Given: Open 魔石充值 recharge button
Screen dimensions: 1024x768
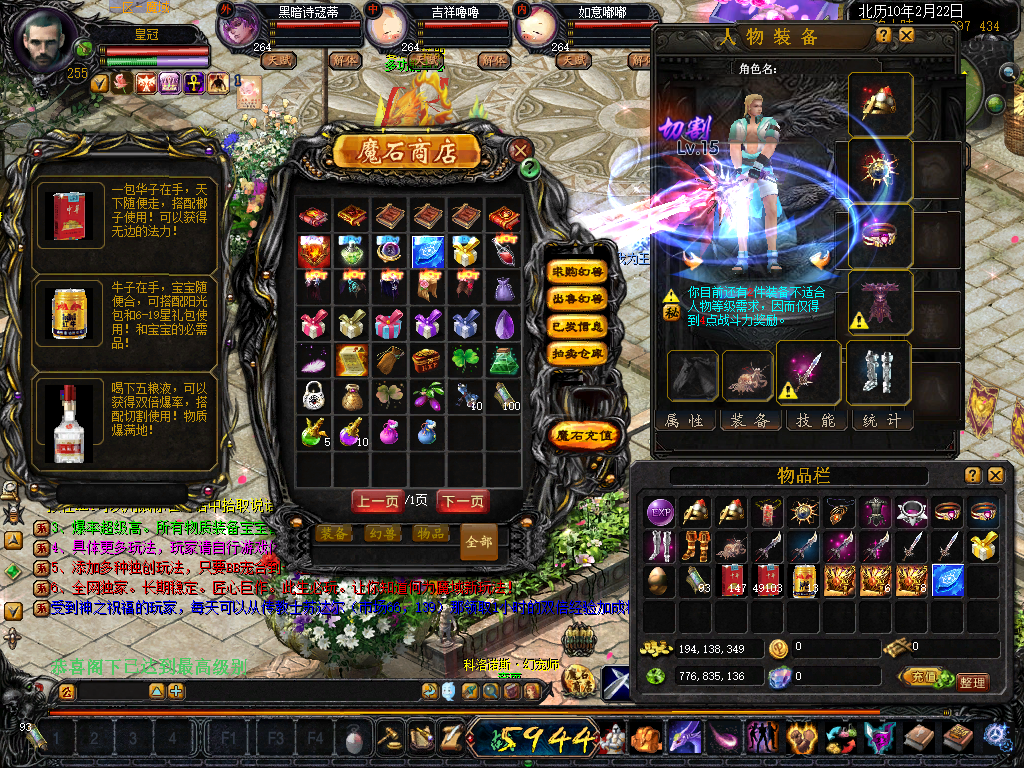Looking at the screenshot, I should point(586,435).
